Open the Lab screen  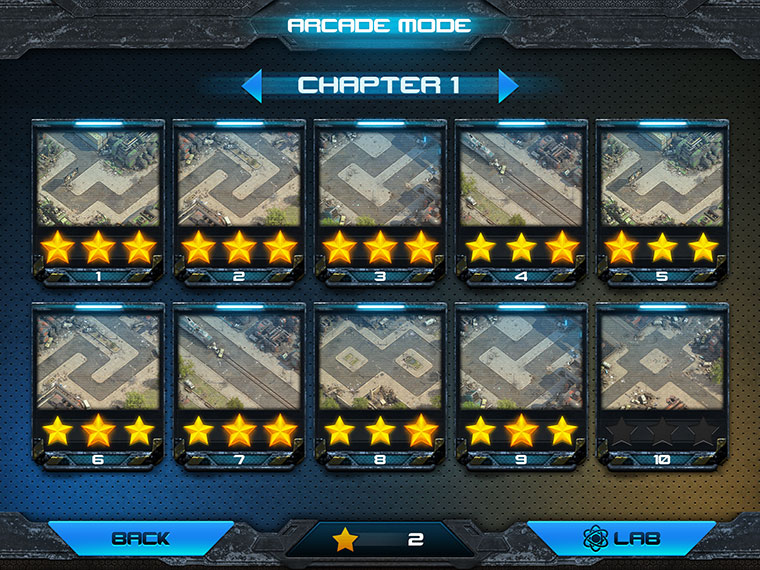click(621, 538)
